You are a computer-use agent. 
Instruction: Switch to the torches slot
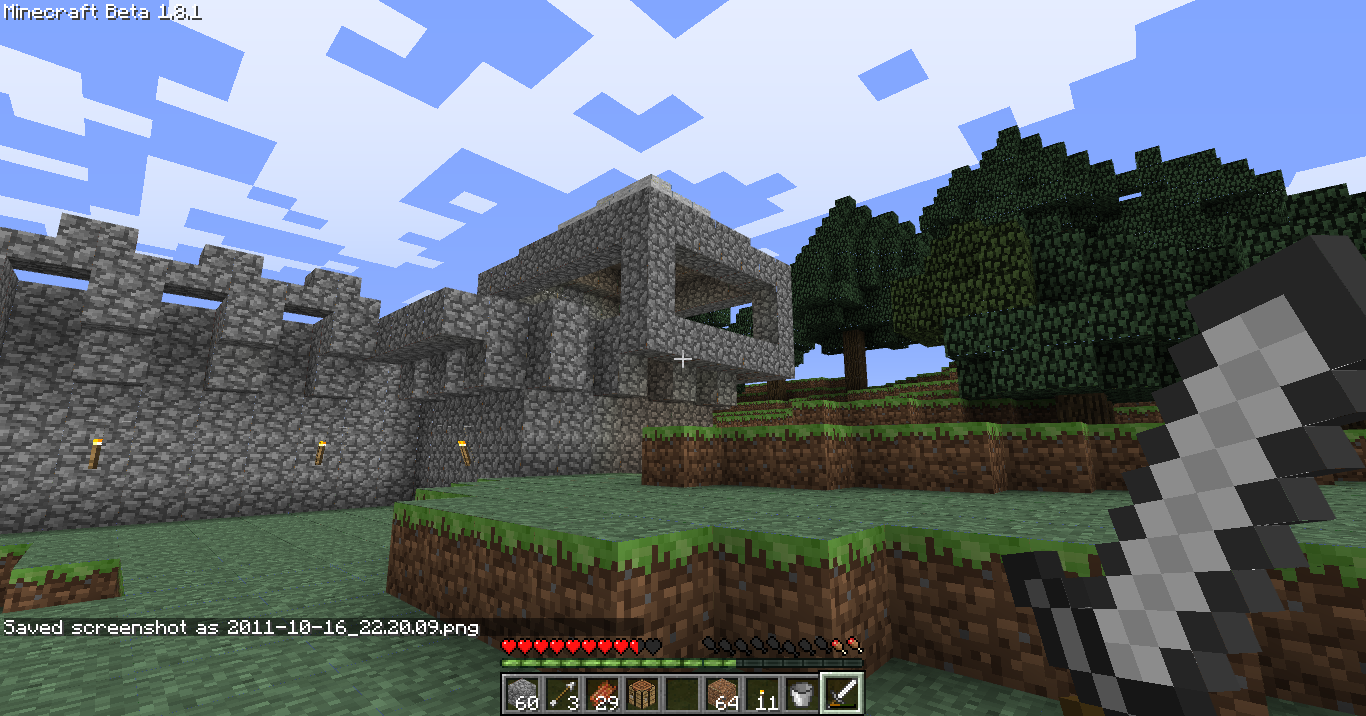[x=761, y=693]
